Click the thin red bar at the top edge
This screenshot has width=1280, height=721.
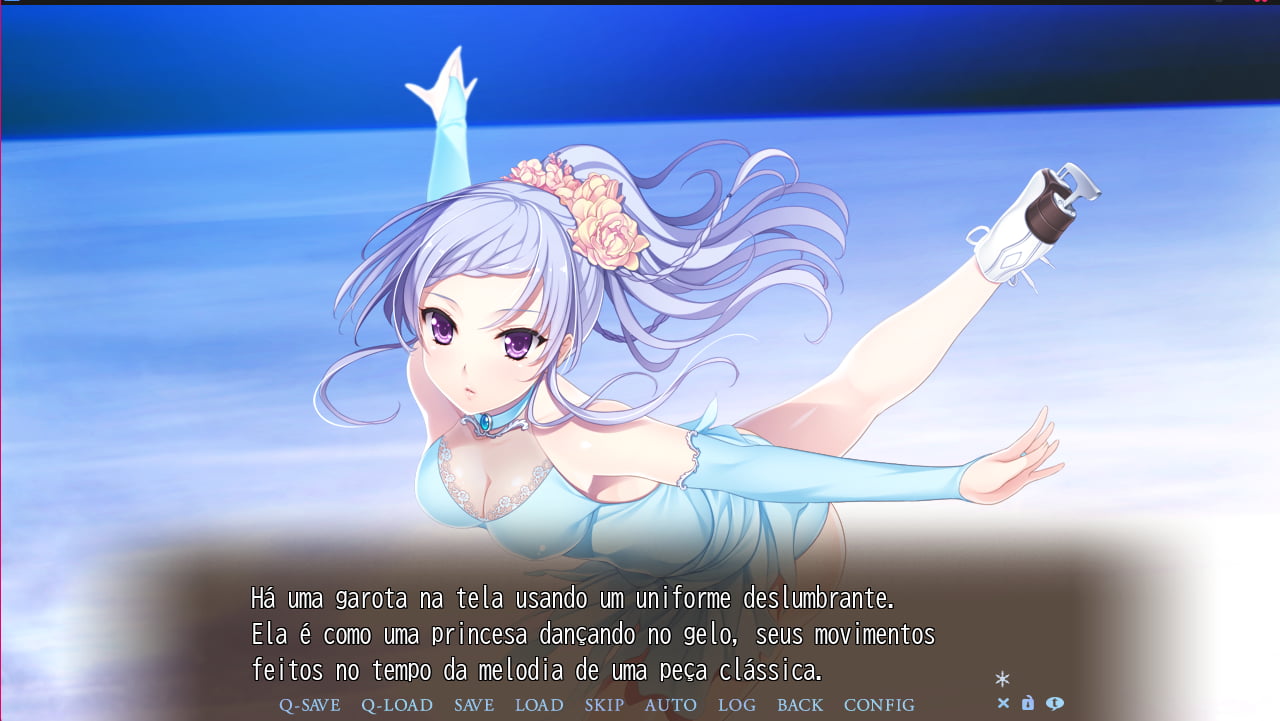point(640,4)
